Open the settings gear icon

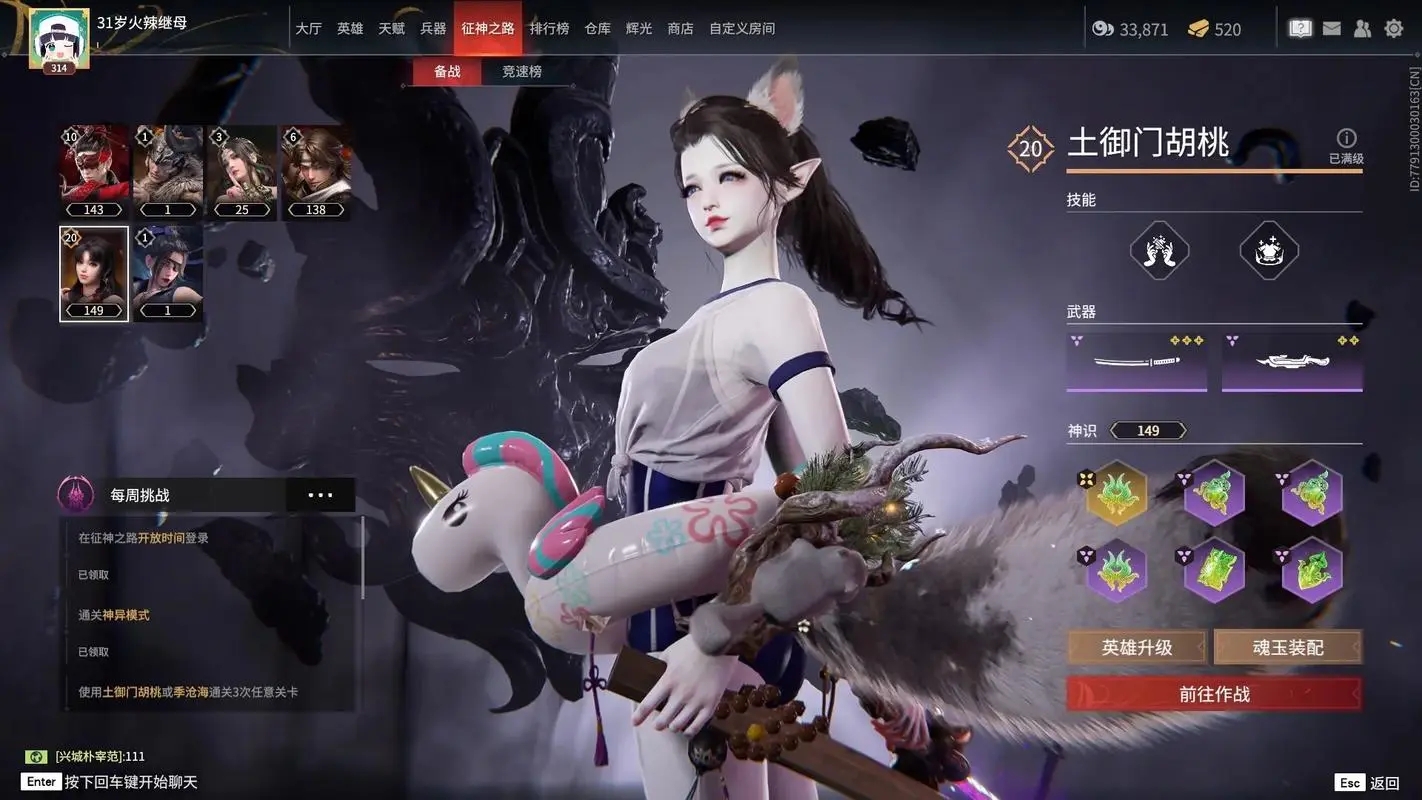pyautogui.click(x=1393, y=29)
